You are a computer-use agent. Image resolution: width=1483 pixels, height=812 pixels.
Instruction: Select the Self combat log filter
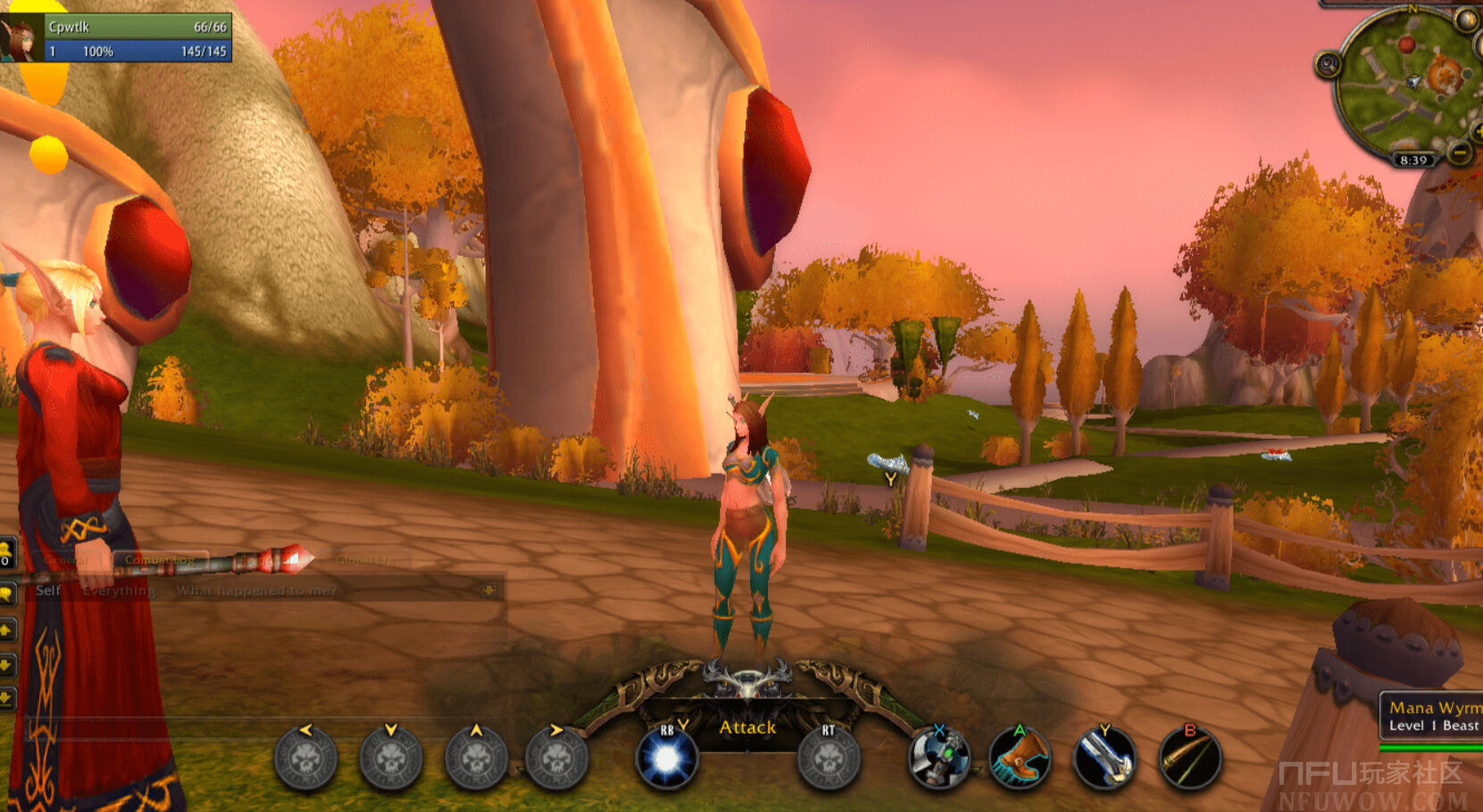pos(48,591)
